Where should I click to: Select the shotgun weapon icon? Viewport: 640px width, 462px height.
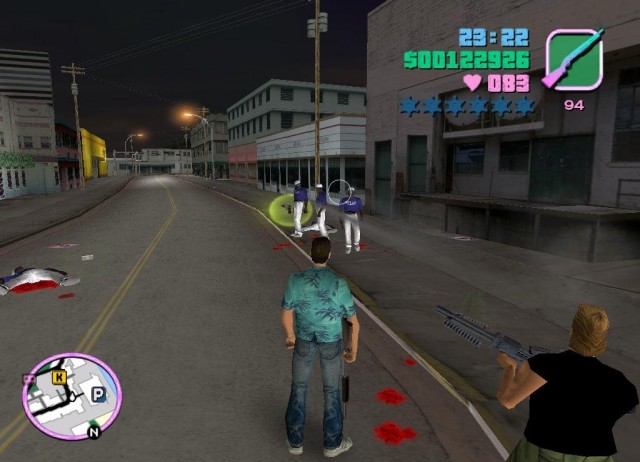point(574,60)
